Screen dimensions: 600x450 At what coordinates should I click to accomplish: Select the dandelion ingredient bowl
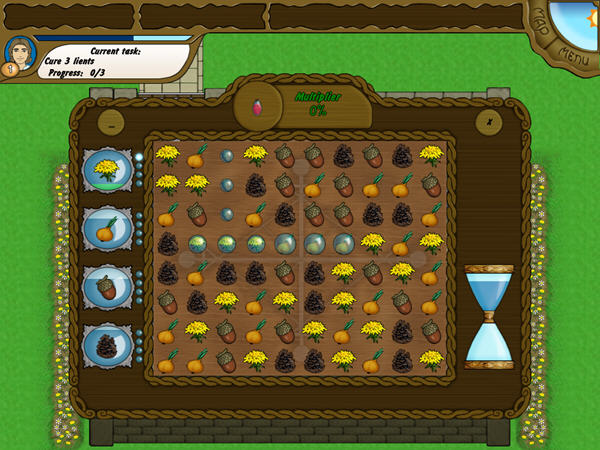(105, 171)
